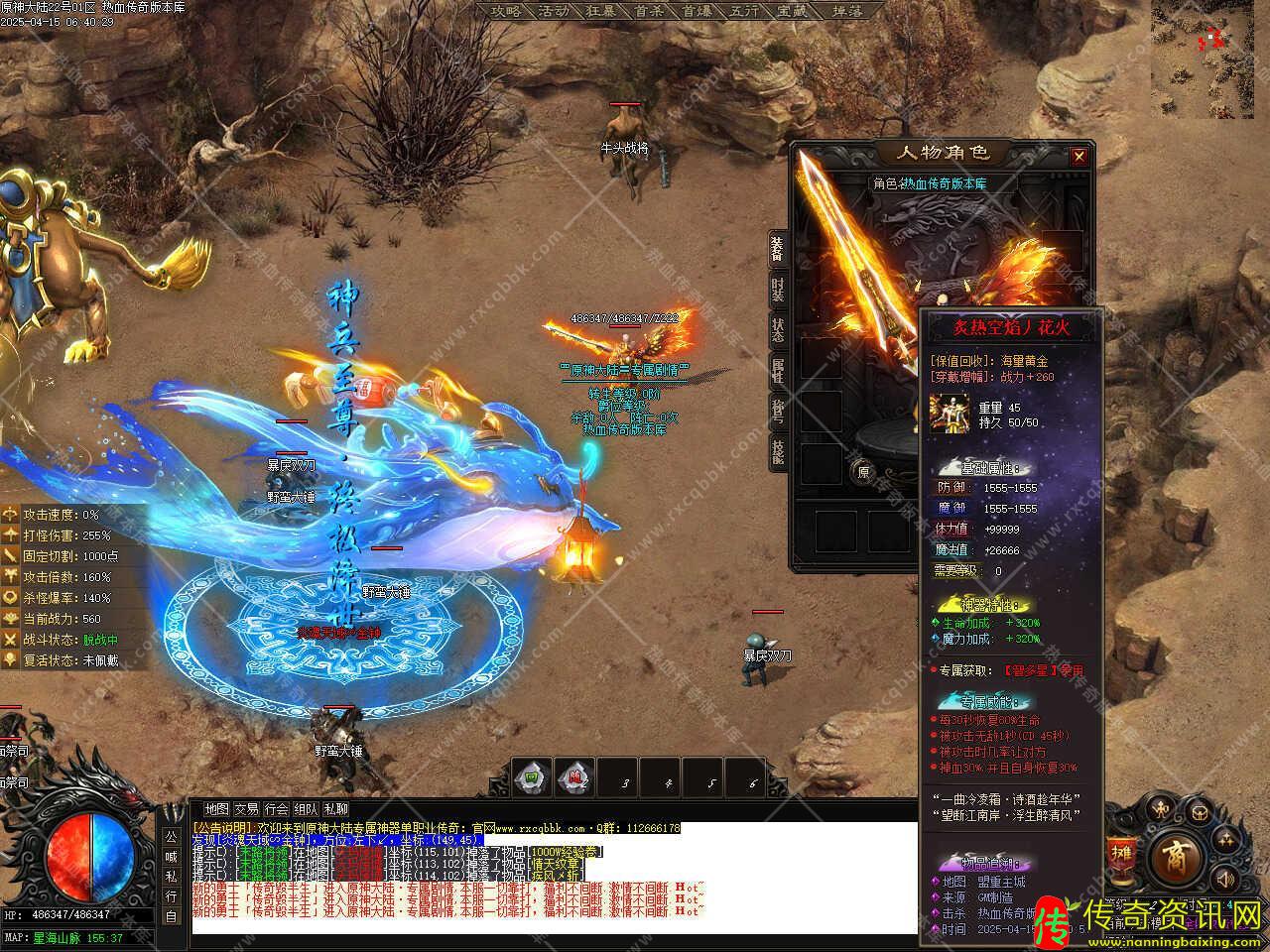1270x952 pixels.
Task: Open the 宝藏 treasure menu
Action: [792, 11]
